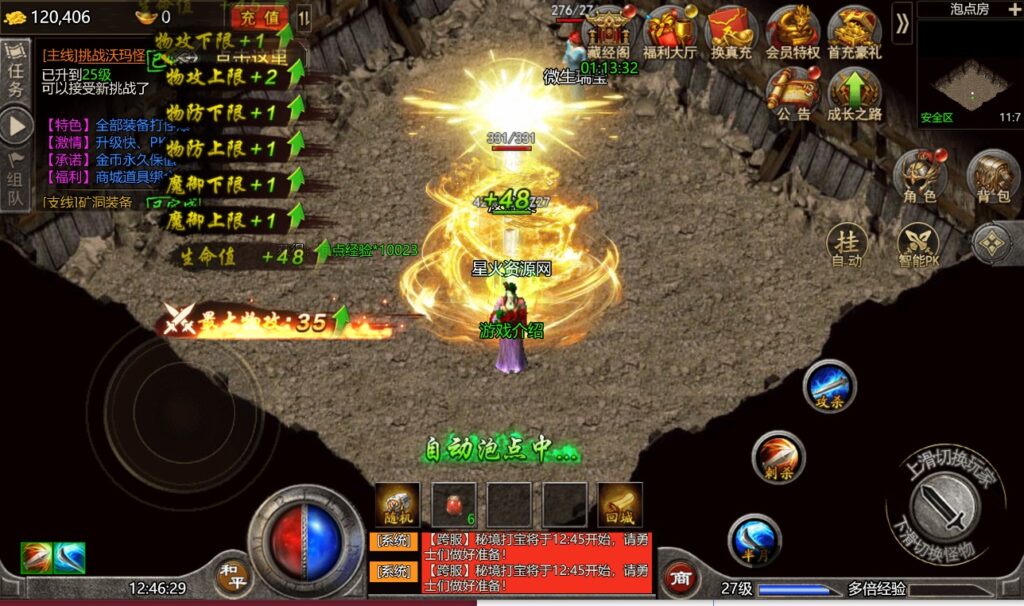The height and width of the screenshot is (606, 1024).
Task: Click the 充值 recharge button
Action: pyautogui.click(x=259, y=17)
